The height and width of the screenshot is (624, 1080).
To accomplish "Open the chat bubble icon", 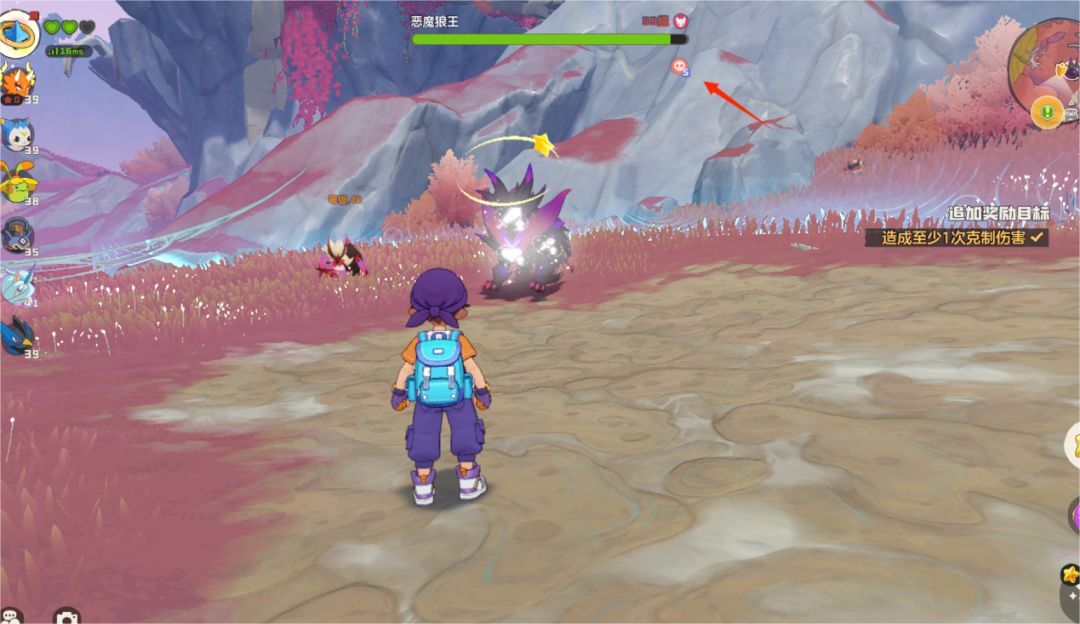I will pyautogui.click(x=11, y=616).
